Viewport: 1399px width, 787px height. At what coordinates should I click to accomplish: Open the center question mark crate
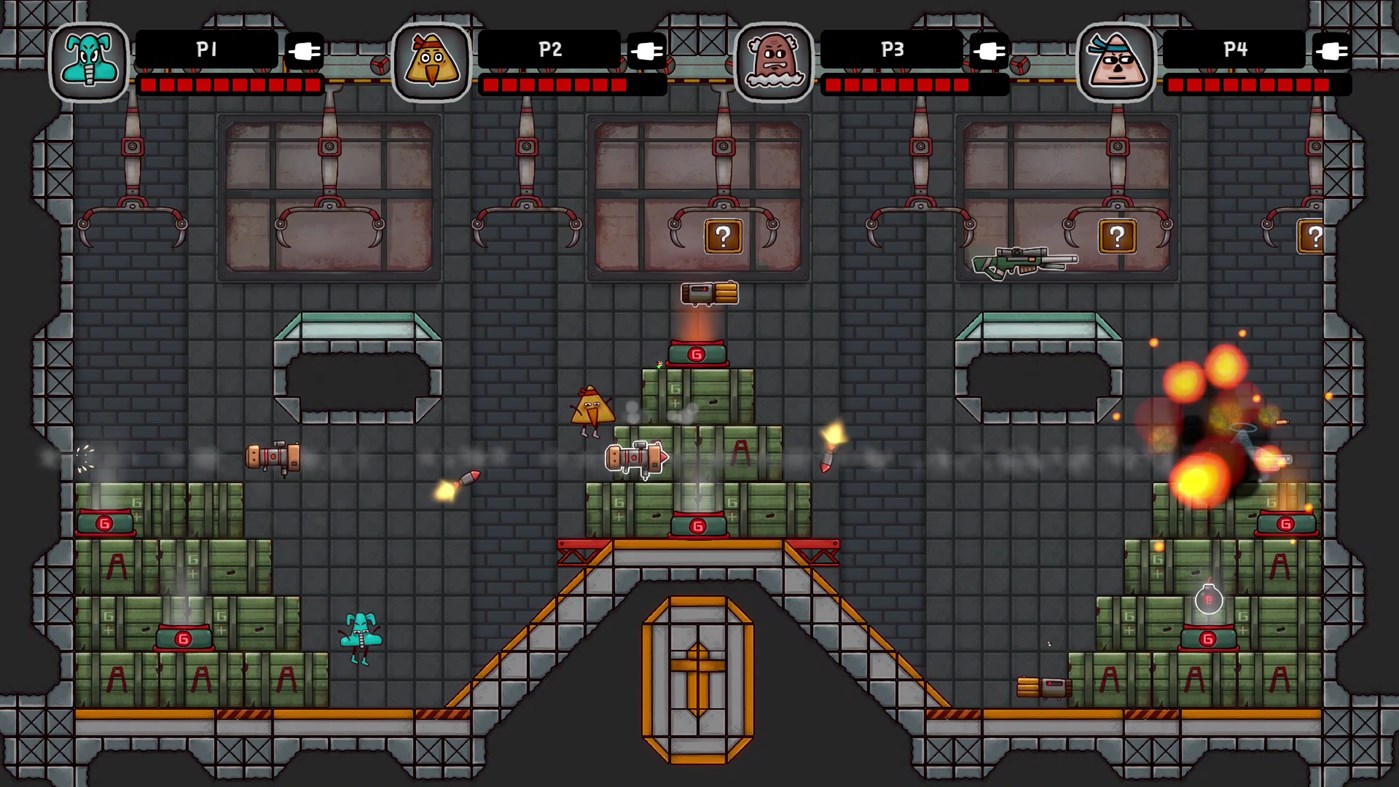pyautogui.click(x=722, y=236)
